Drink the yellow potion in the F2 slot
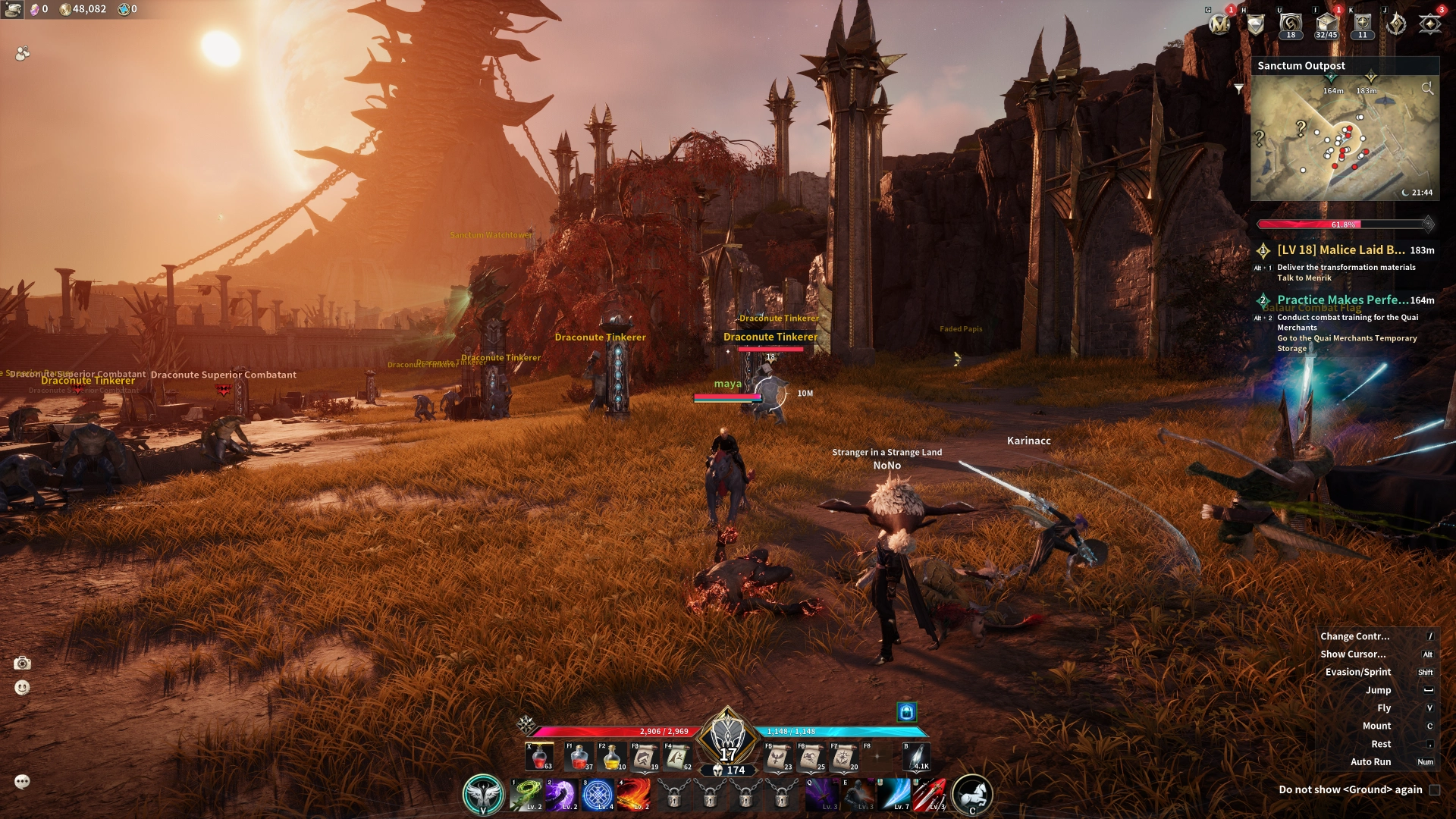 pyautogui.click(x=612, y=758)
